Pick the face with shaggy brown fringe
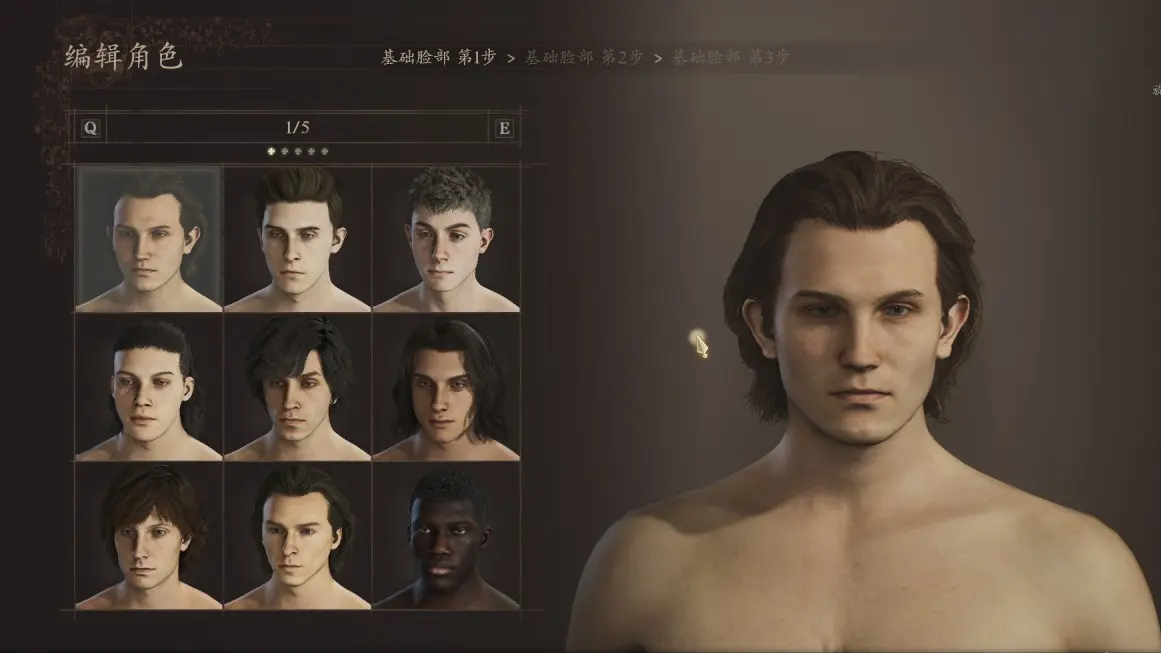This screenshot has height=653, width=1161. click(x=149, y=537)
